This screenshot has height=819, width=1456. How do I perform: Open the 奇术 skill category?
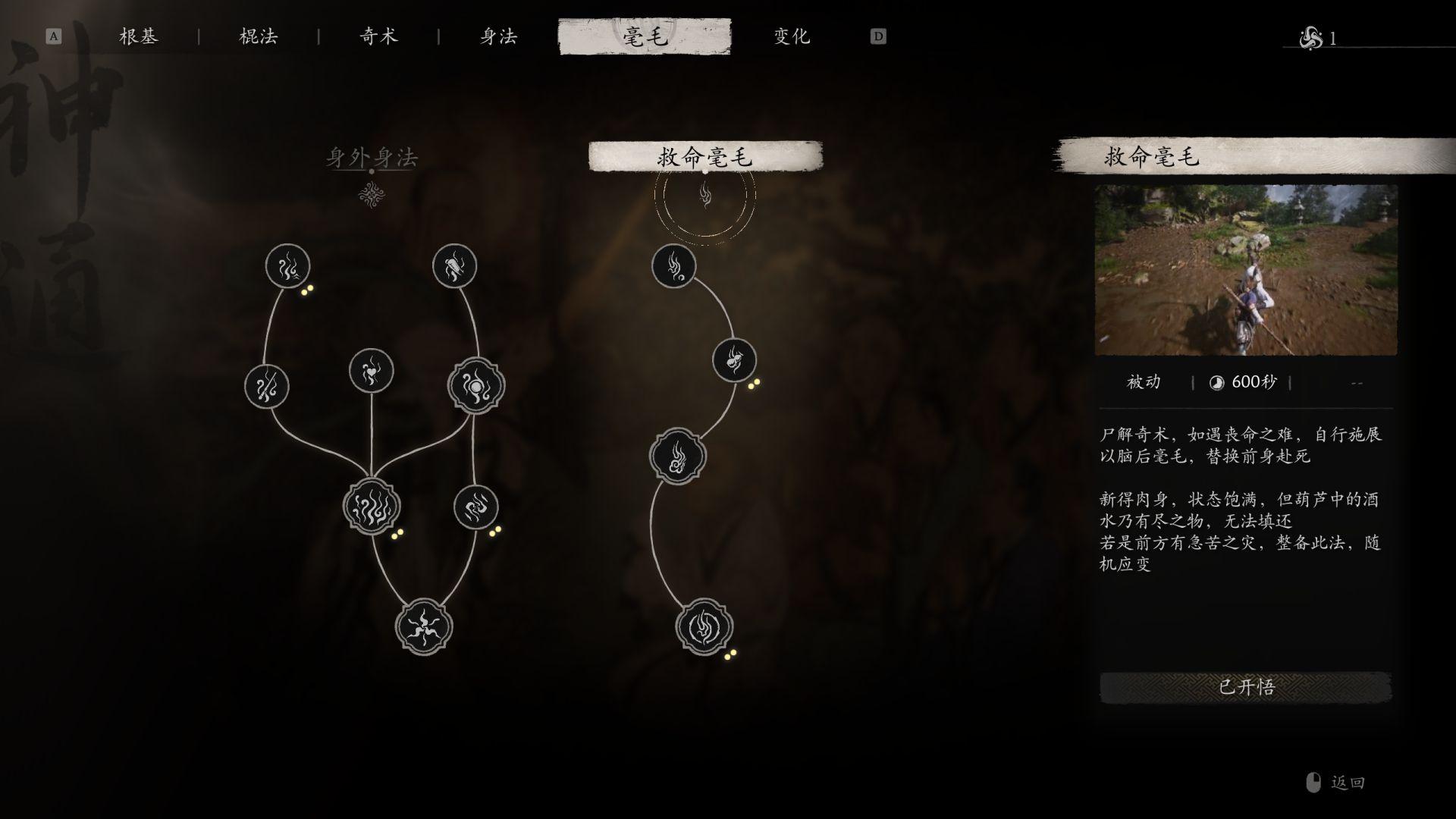point(378,36)
